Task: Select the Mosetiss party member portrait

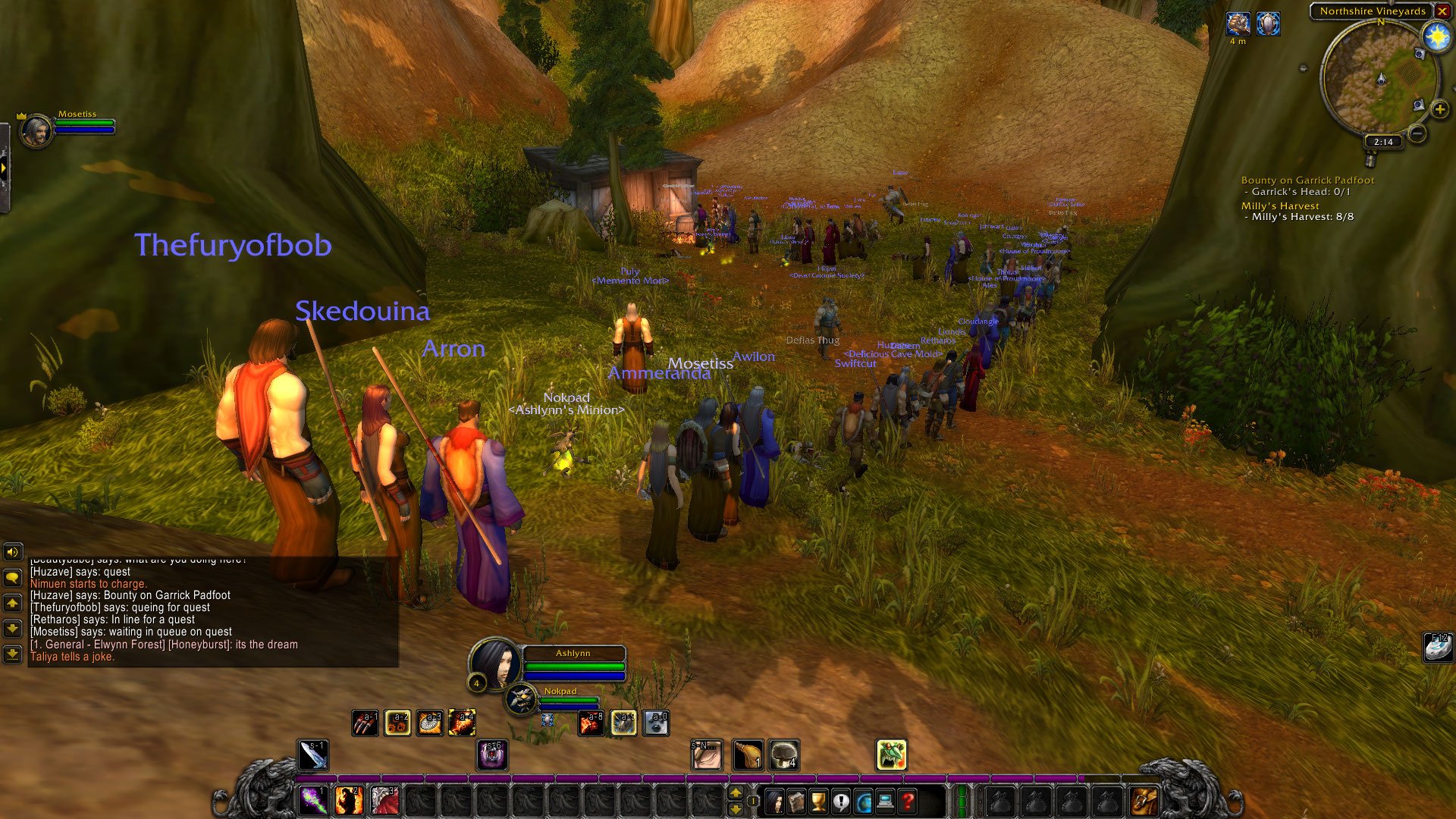Action: coord(36,131)
